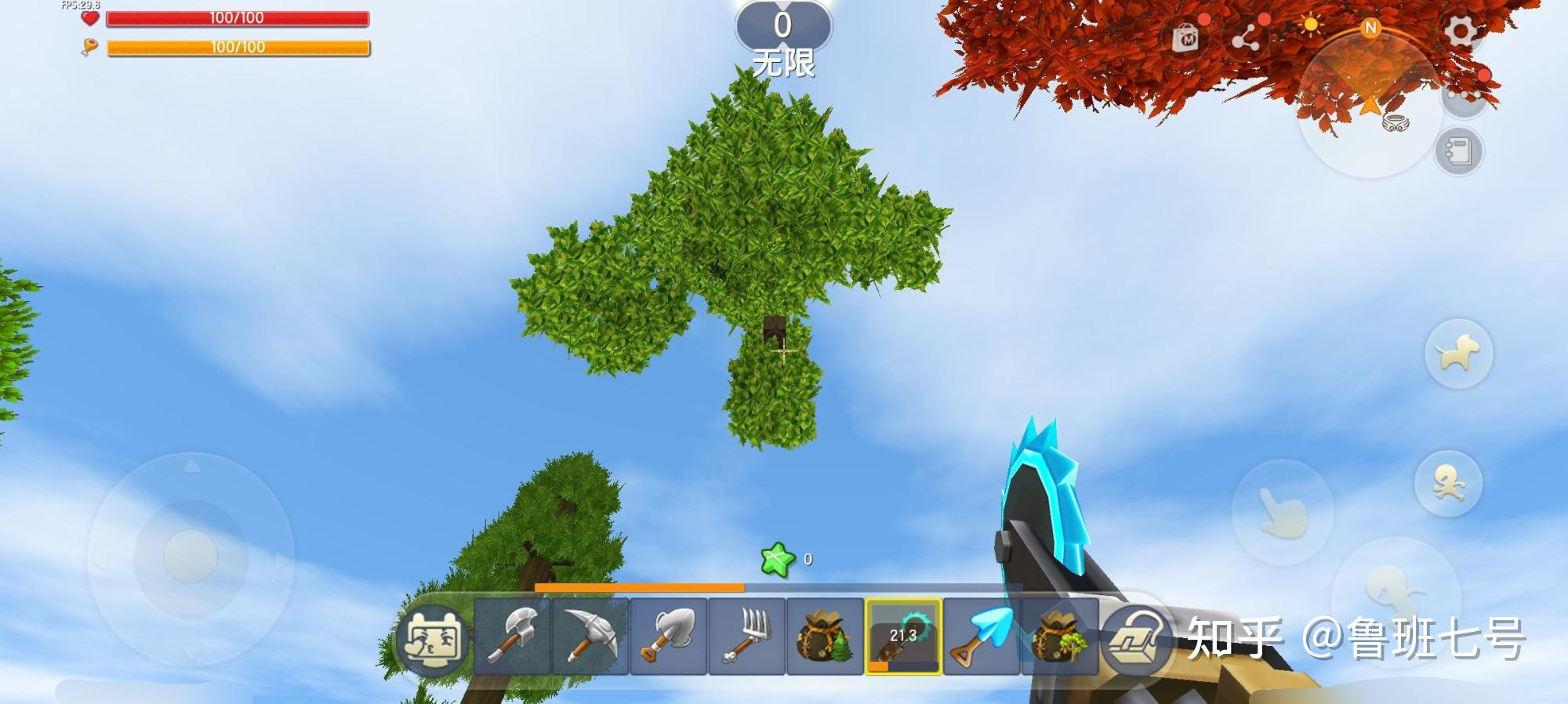Tap the pointing hand interact button
This screenshot has height=704, width=1568.
pyautogui.click(x=1281, y=513)
